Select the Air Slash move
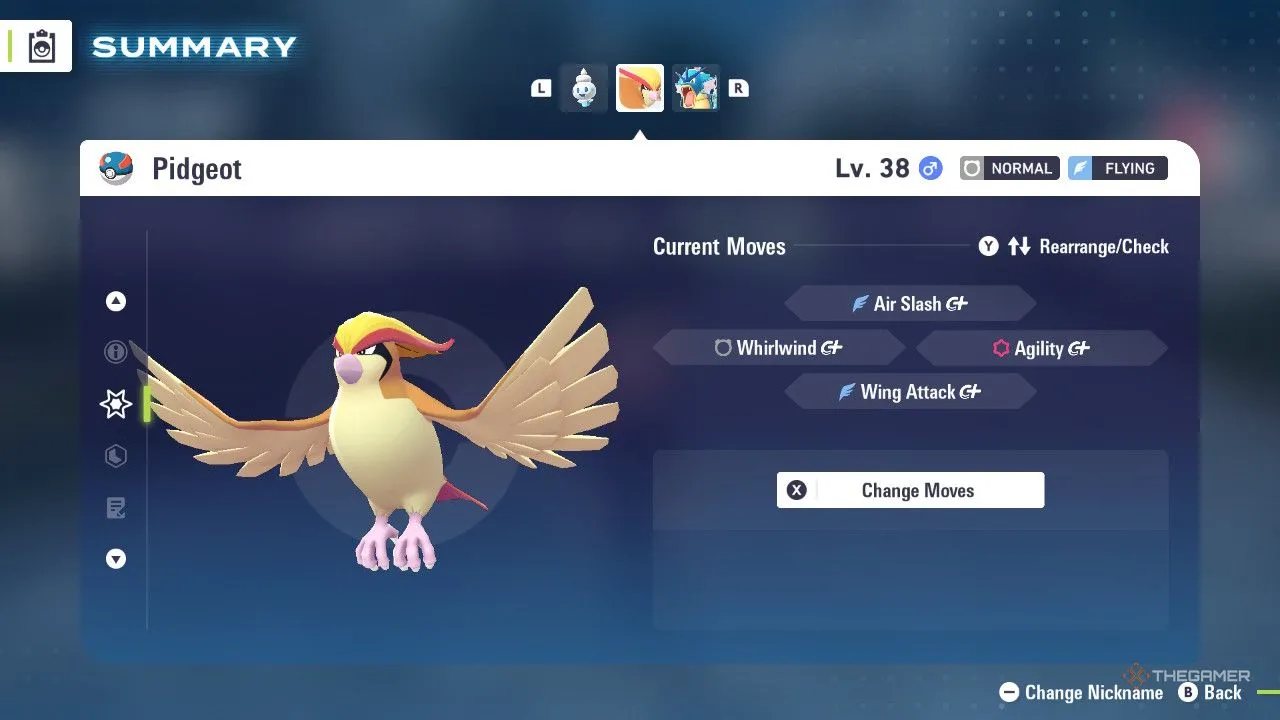This screenshot has height=720, width=1280. (910, 303)
